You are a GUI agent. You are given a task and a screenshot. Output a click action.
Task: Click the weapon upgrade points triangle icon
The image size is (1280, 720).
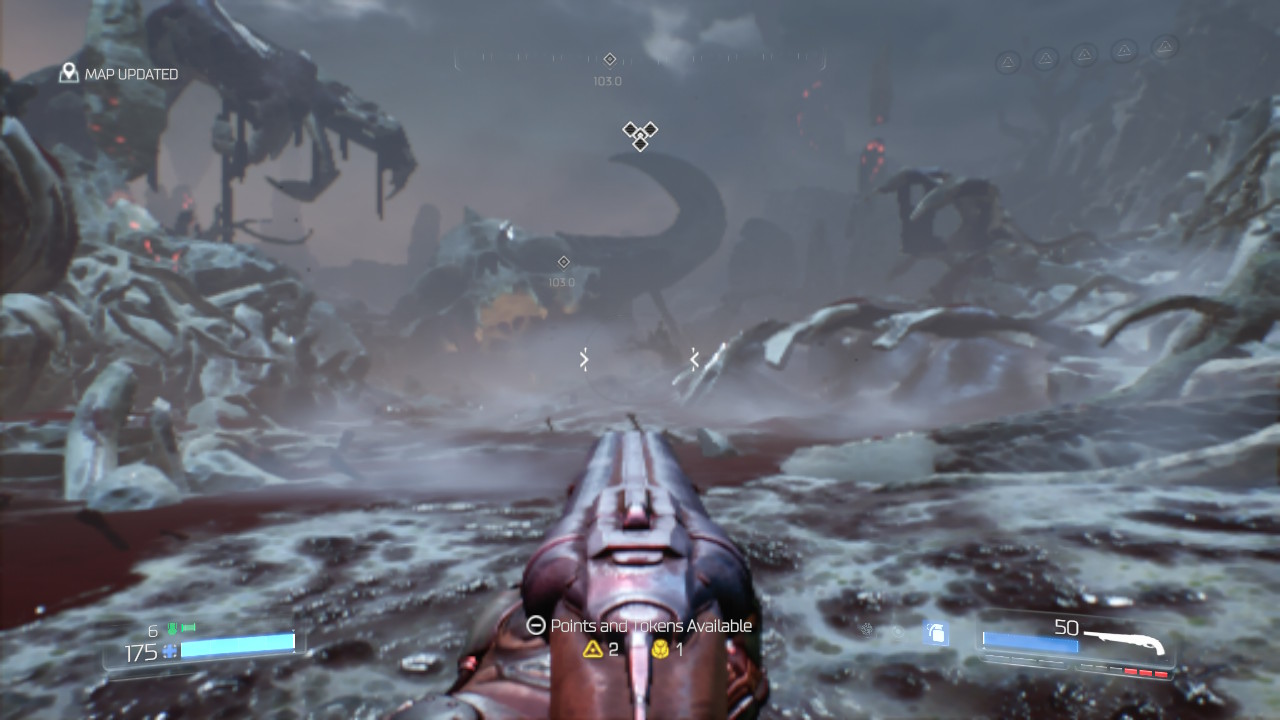[593, 650]
